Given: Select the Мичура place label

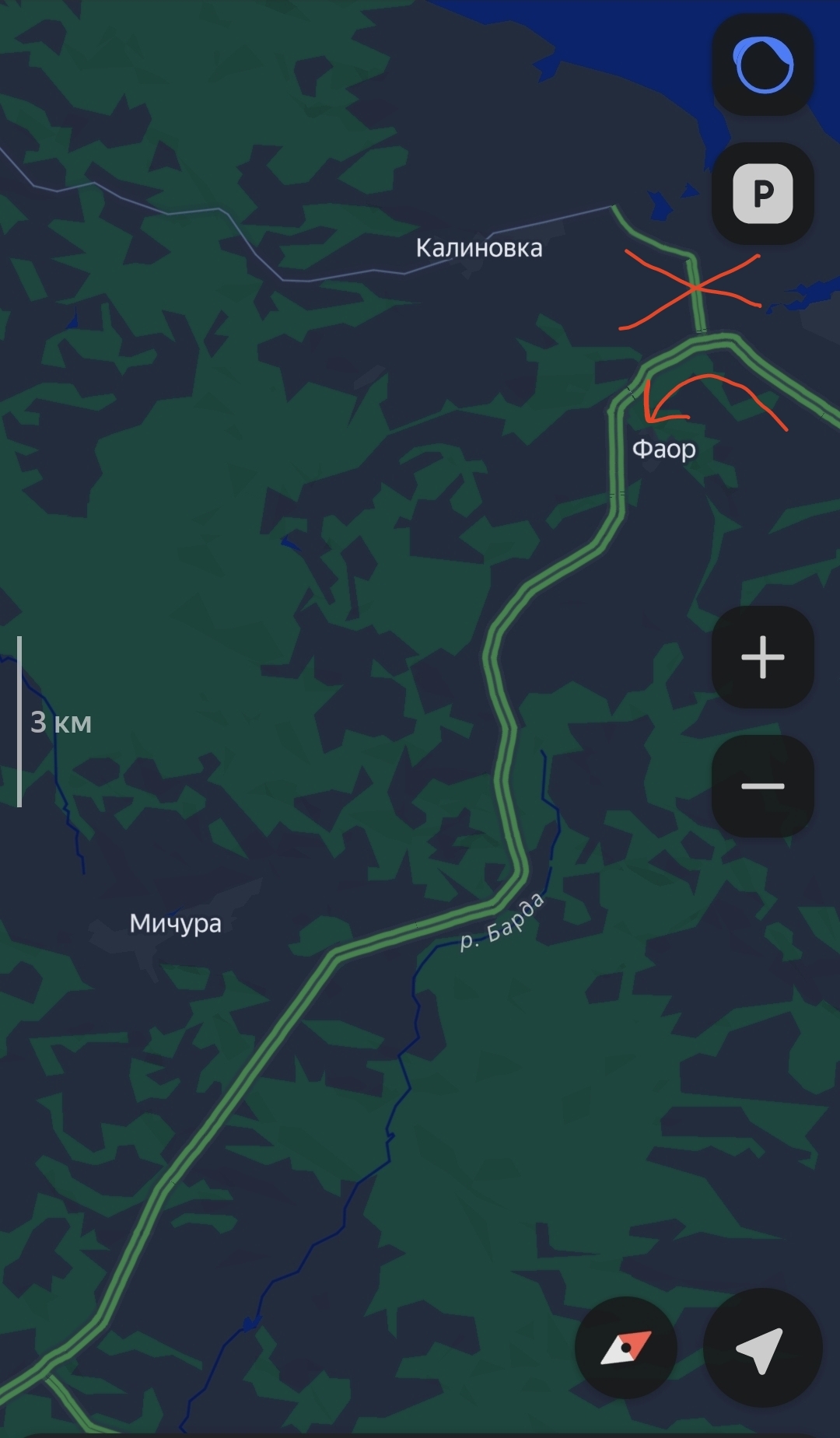Looking at the screenshot, I should [x=176, y=923].
